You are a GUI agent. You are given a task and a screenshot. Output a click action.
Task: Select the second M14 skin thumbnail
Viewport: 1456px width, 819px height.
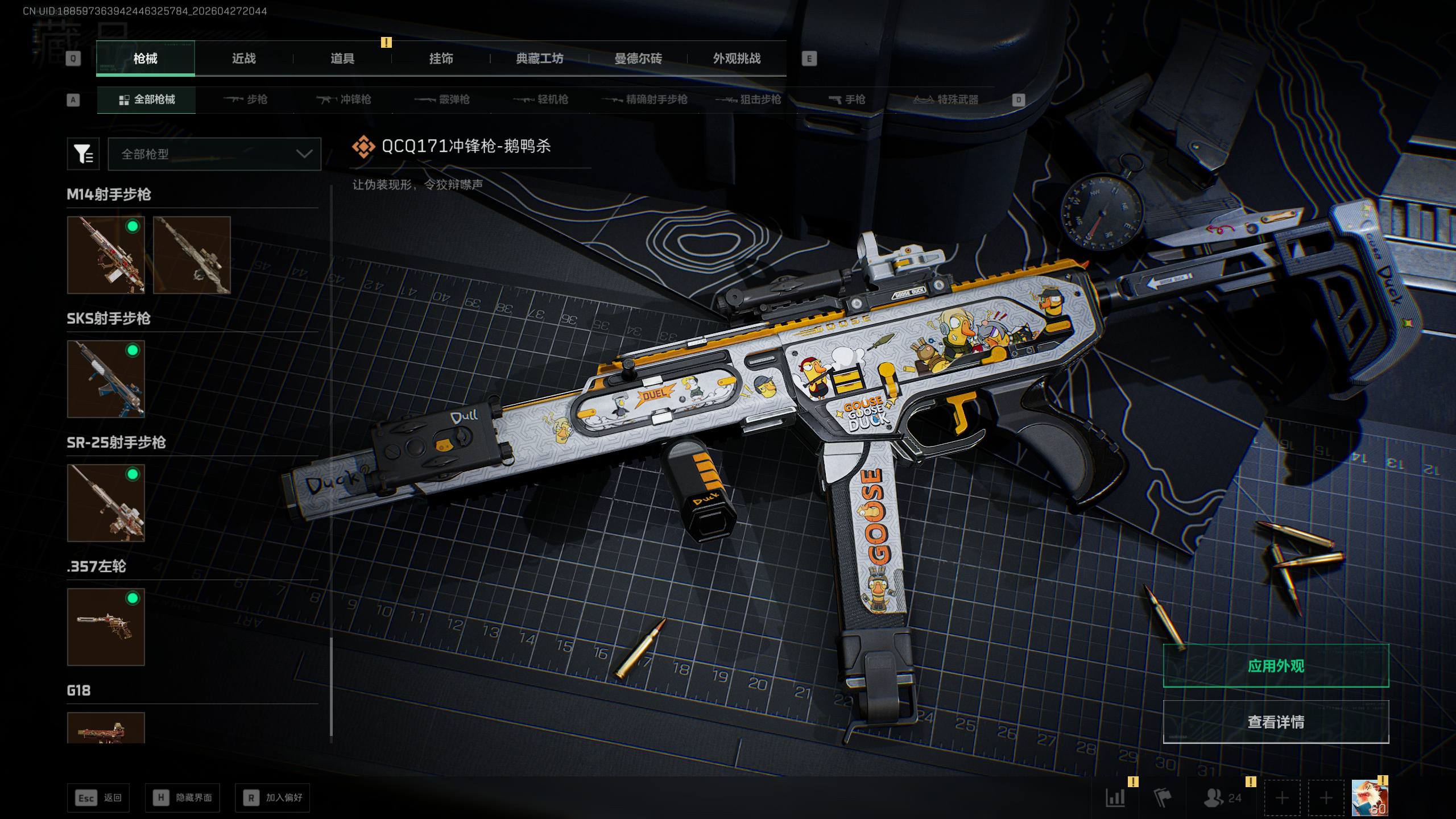pos(192,255)
